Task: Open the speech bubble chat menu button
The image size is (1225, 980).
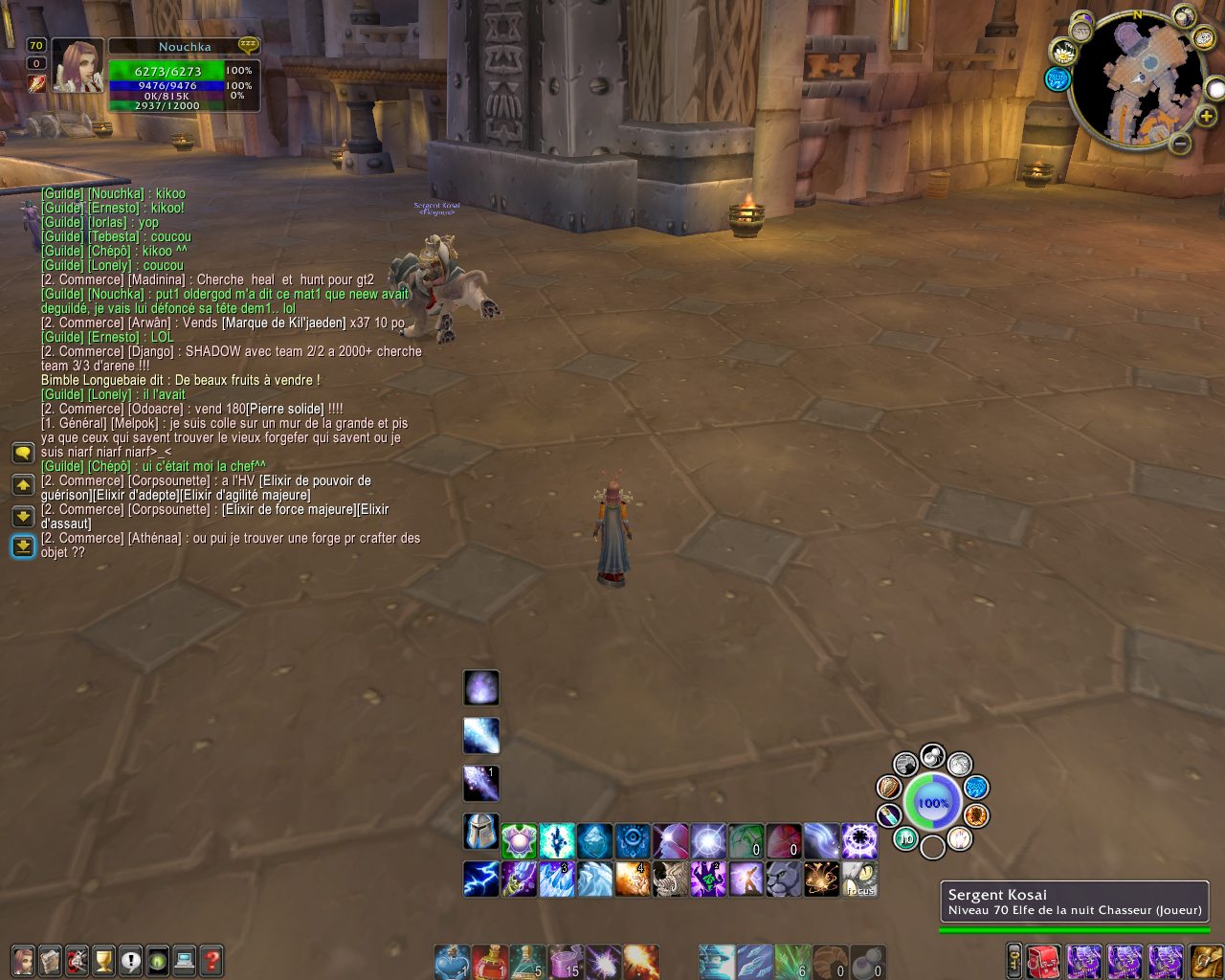Action: coord(23,453)
